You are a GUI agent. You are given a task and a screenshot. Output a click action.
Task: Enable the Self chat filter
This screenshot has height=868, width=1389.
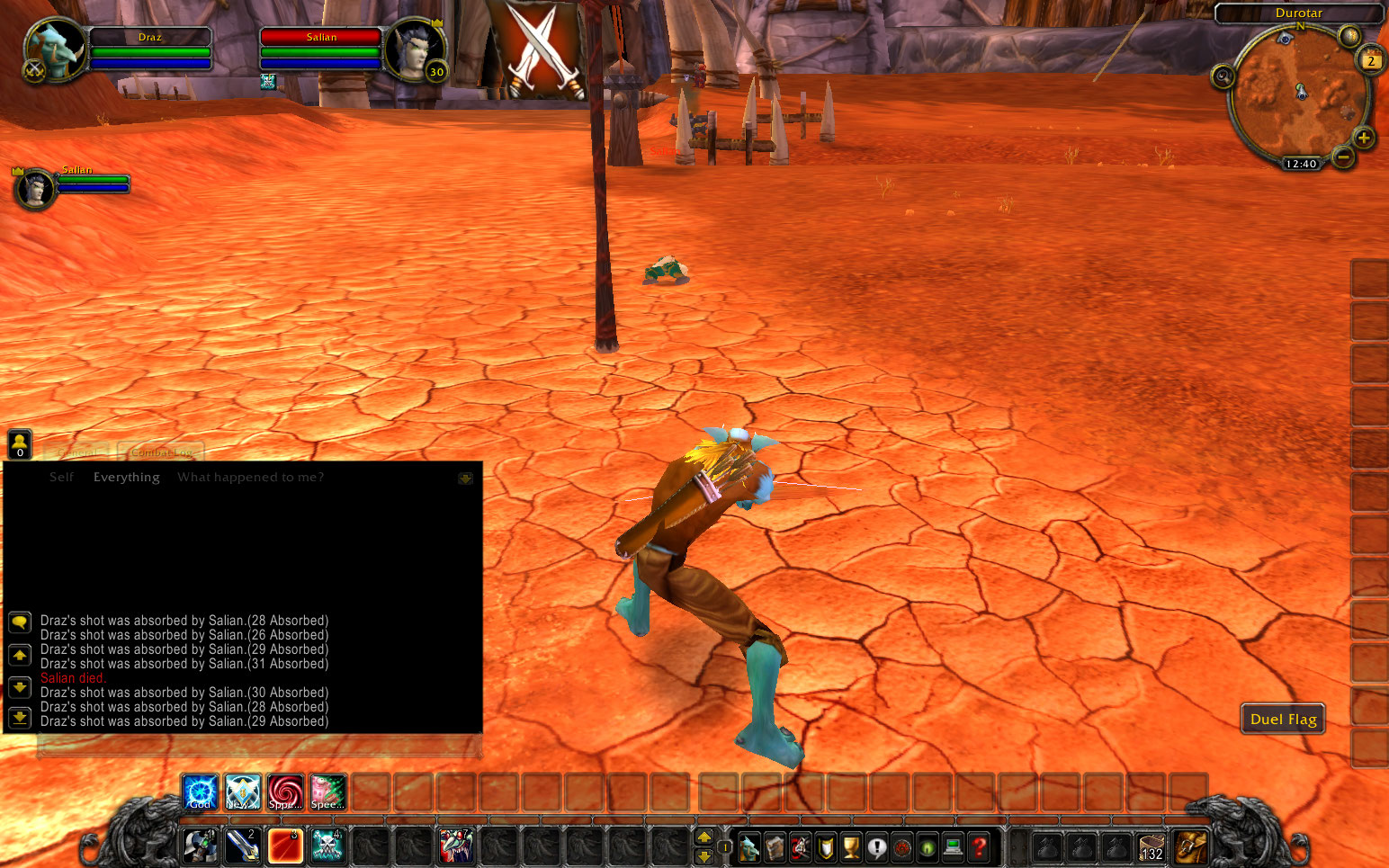61,477
